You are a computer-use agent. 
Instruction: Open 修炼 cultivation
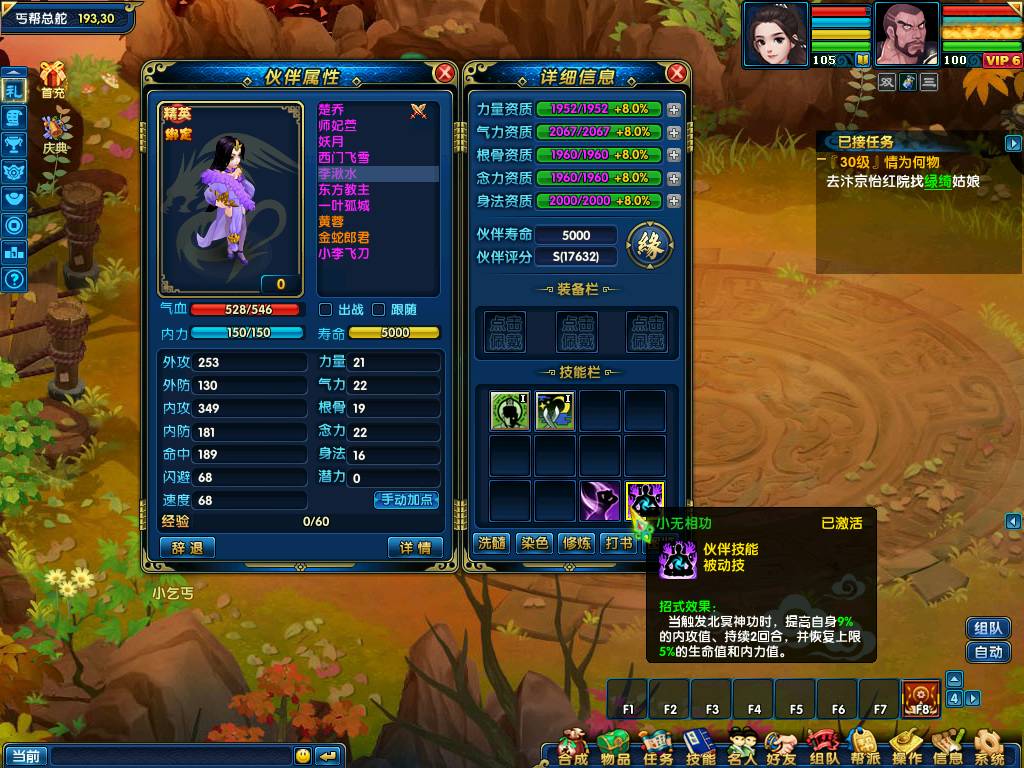[577, 543]
